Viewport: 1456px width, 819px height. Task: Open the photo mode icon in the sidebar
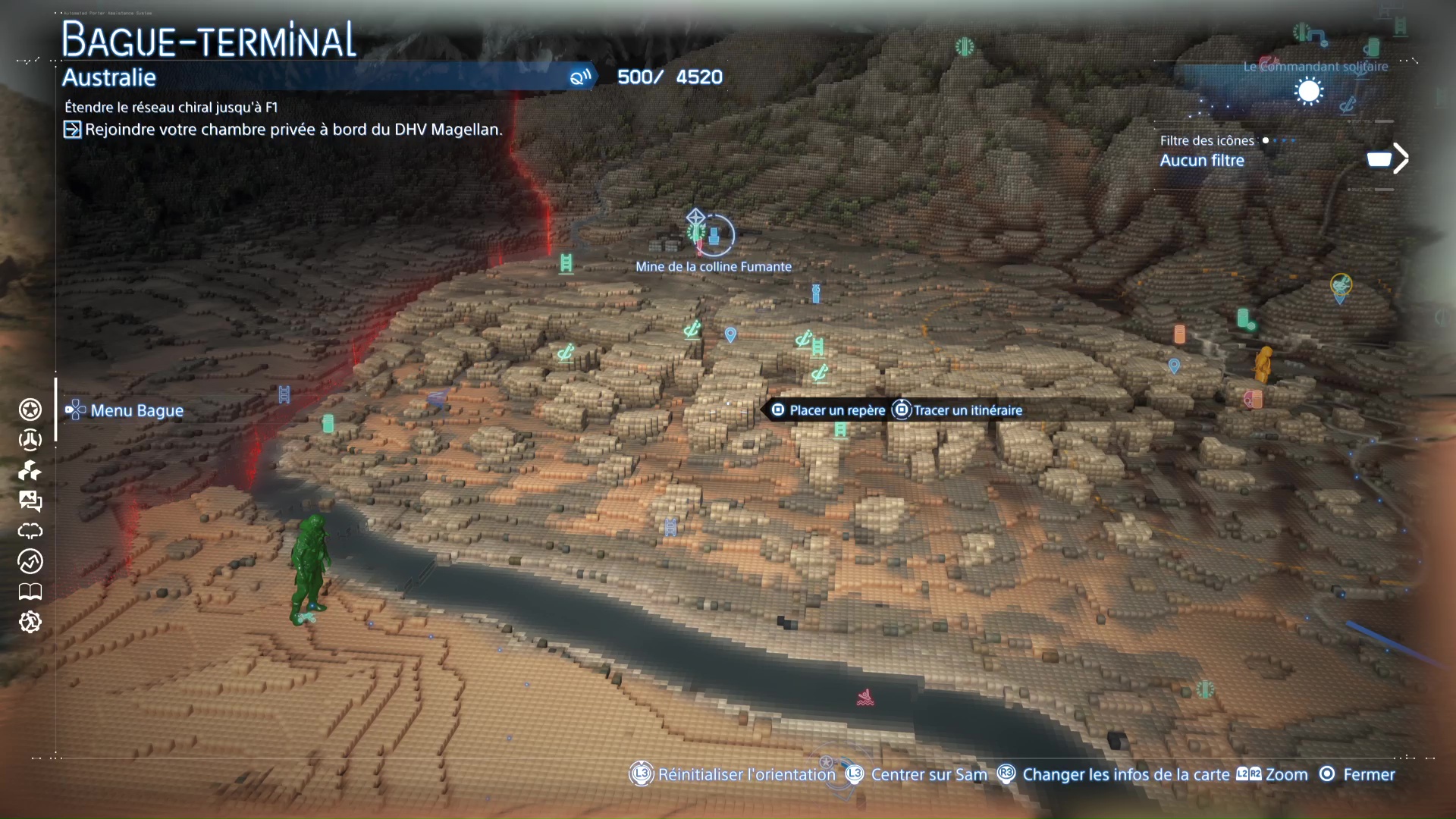[x=30, y=500]
